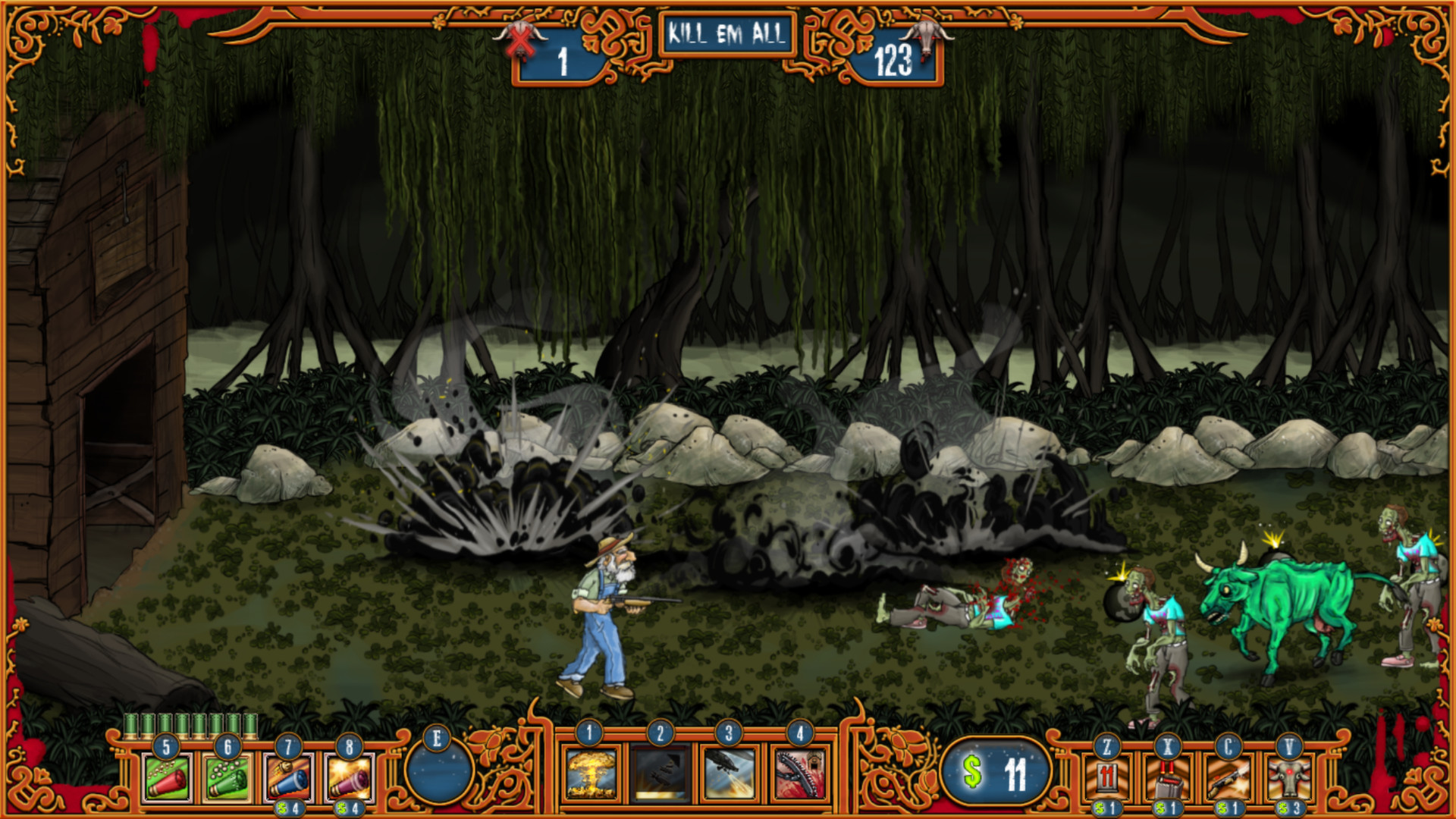This screenshot has width=1456, height=819.
Task: Open the money panel showing $11
Action: click(995, 773)
